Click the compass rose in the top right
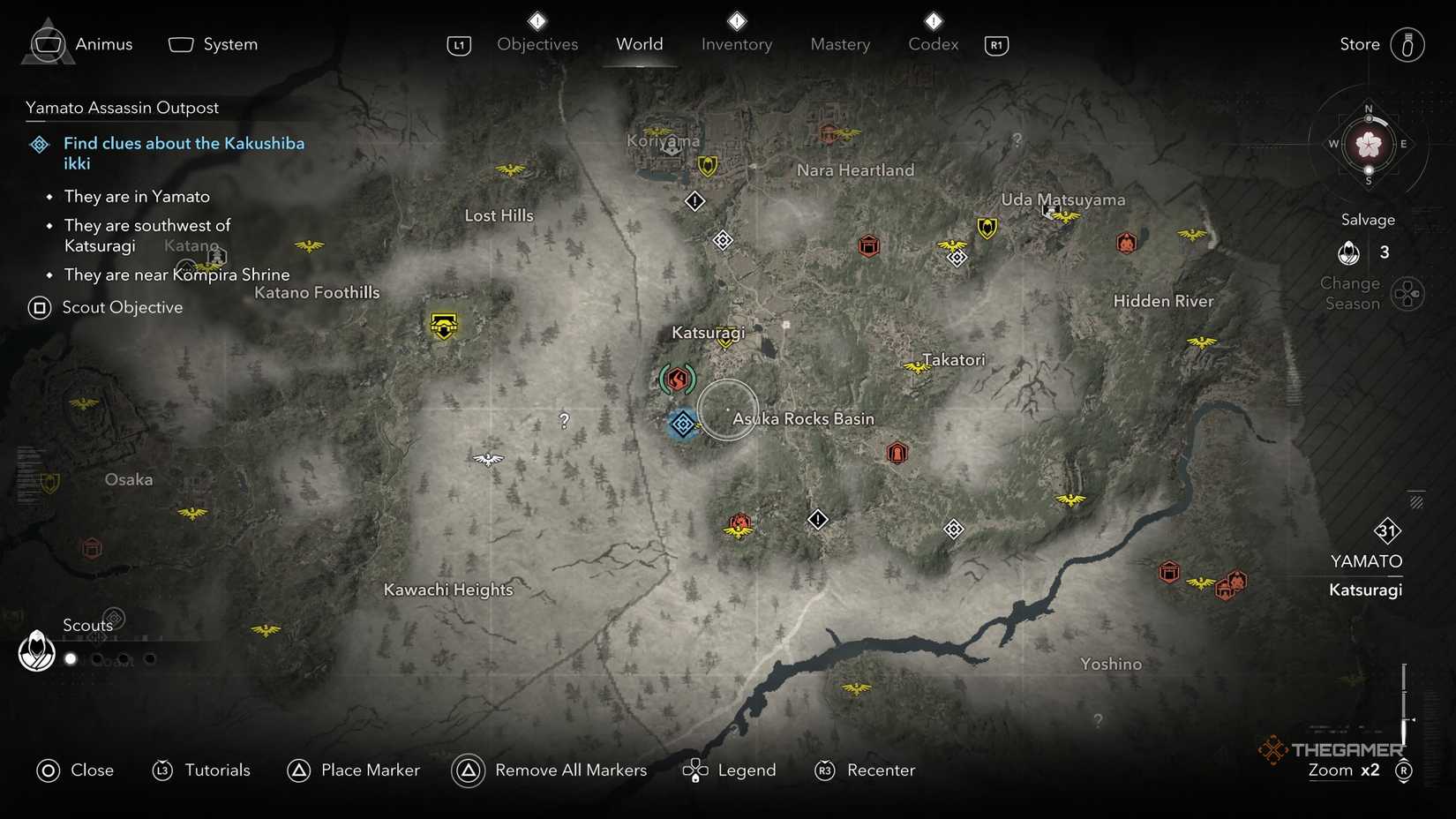 1368,146
